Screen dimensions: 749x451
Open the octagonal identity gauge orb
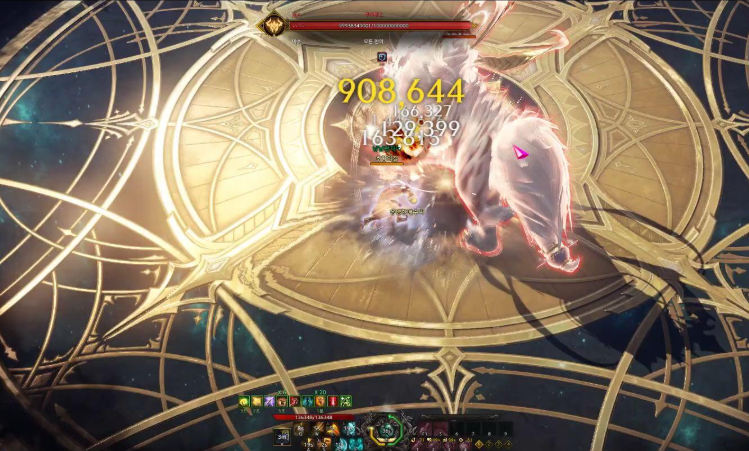click(x=387, y=431)
